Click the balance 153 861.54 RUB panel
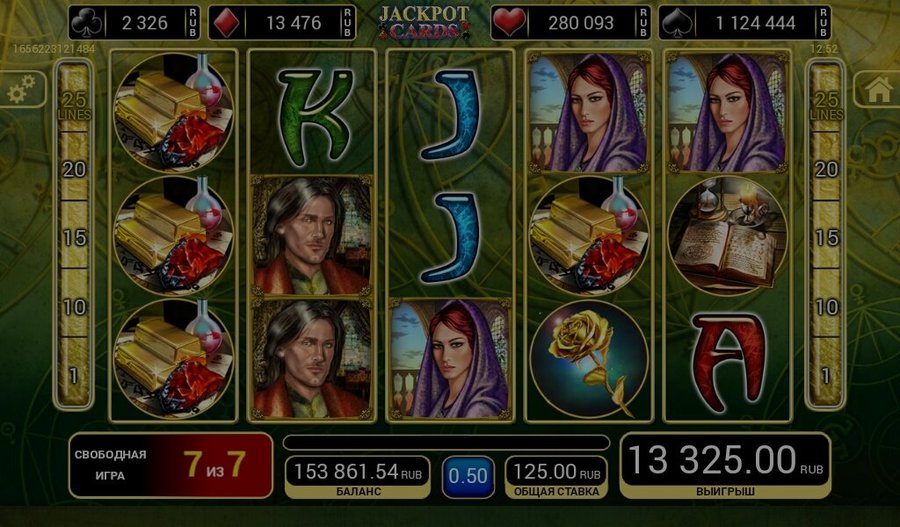900x527 pixels. coord(357,476)
